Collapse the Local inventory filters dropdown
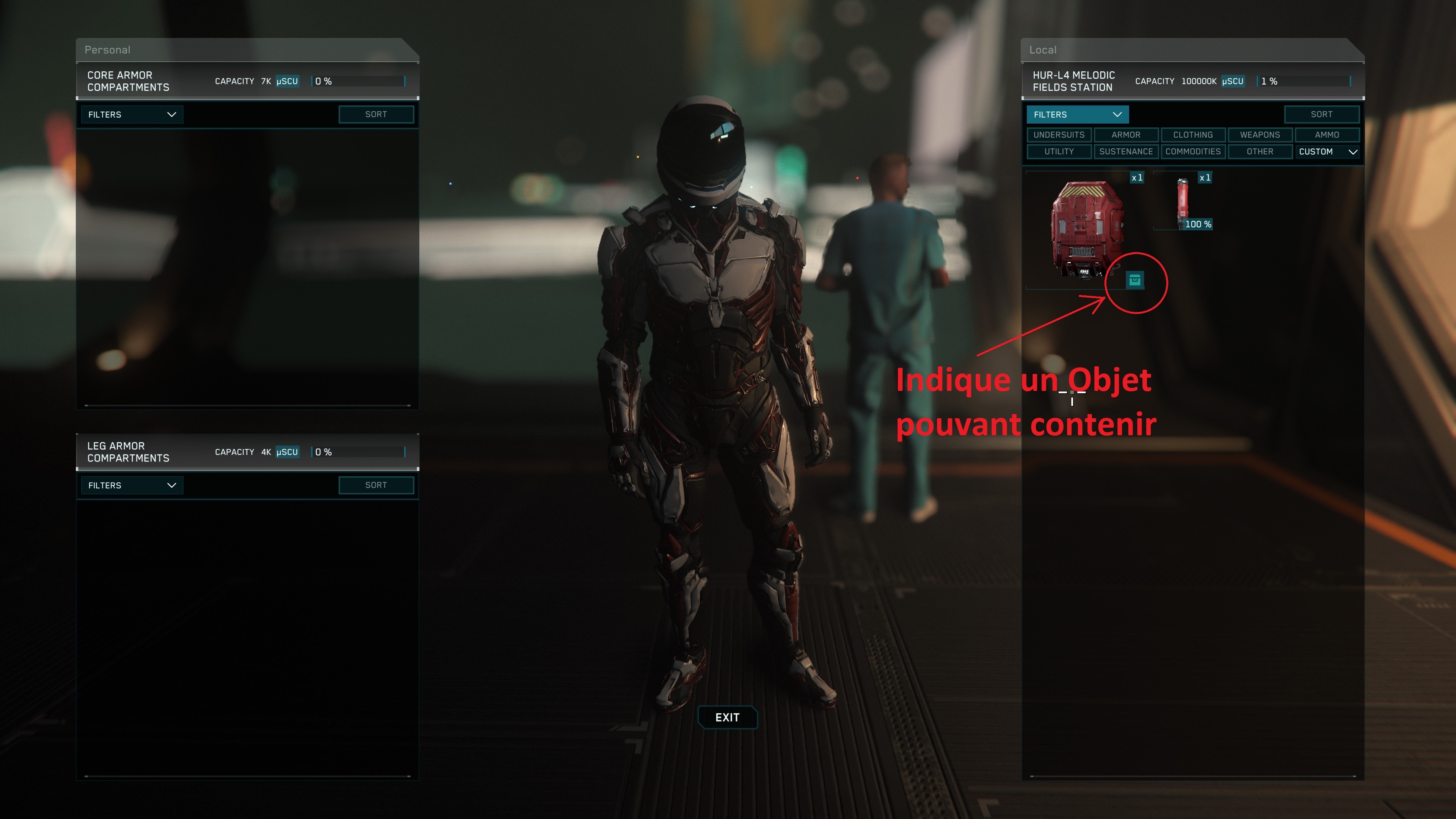This screenshot has width=1456, height=819. click(1077, 115)
